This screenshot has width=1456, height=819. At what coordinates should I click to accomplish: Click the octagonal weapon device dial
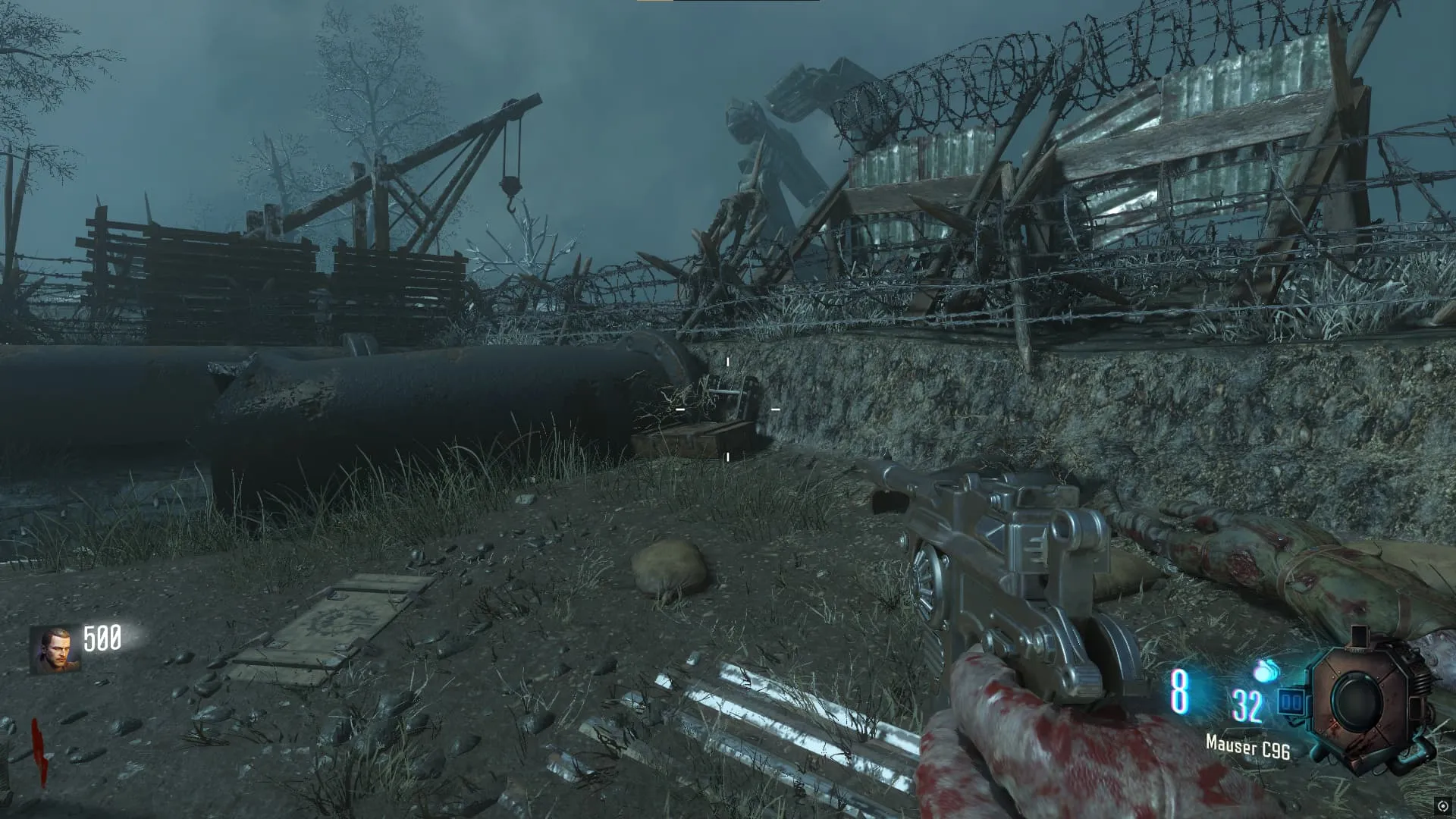[x=1360, y=703]
